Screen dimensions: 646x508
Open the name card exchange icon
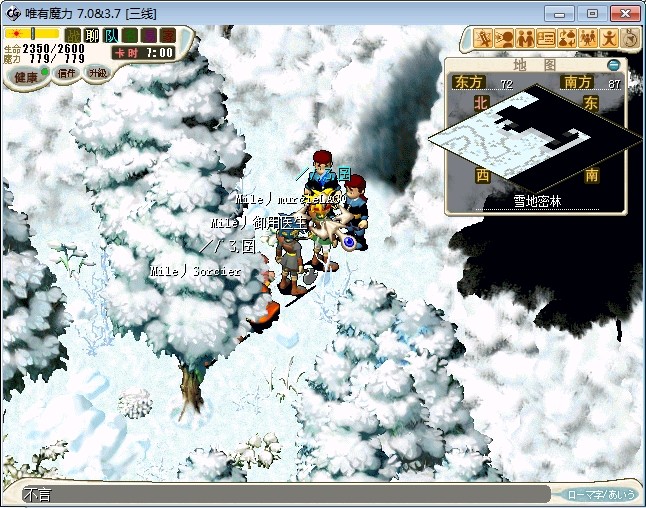[x=546, y=39]
